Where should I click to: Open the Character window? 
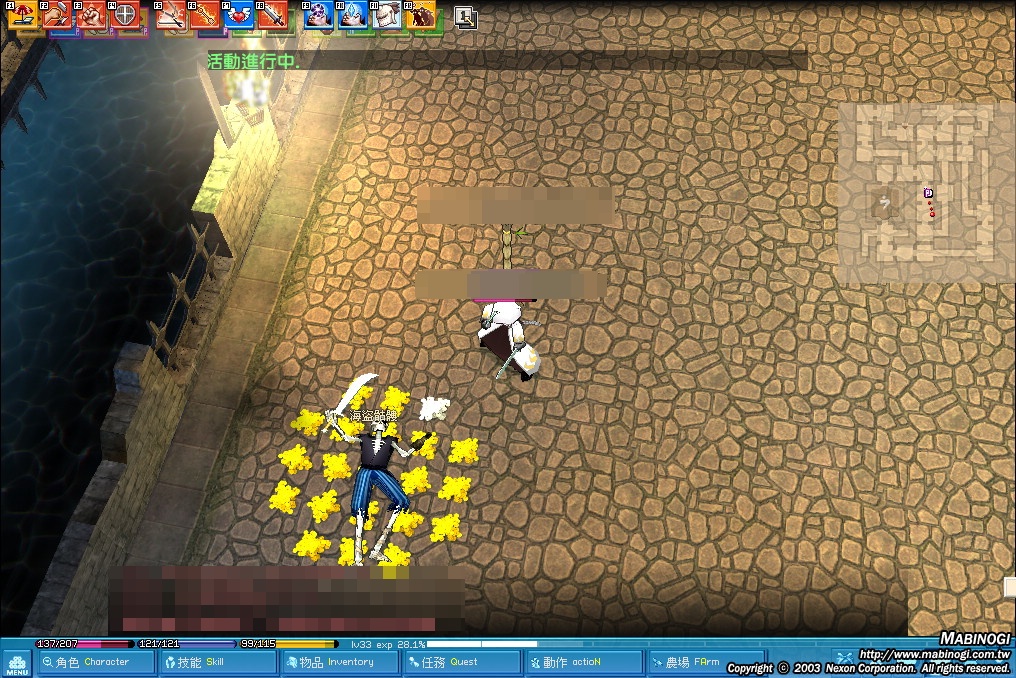(96, 662)
